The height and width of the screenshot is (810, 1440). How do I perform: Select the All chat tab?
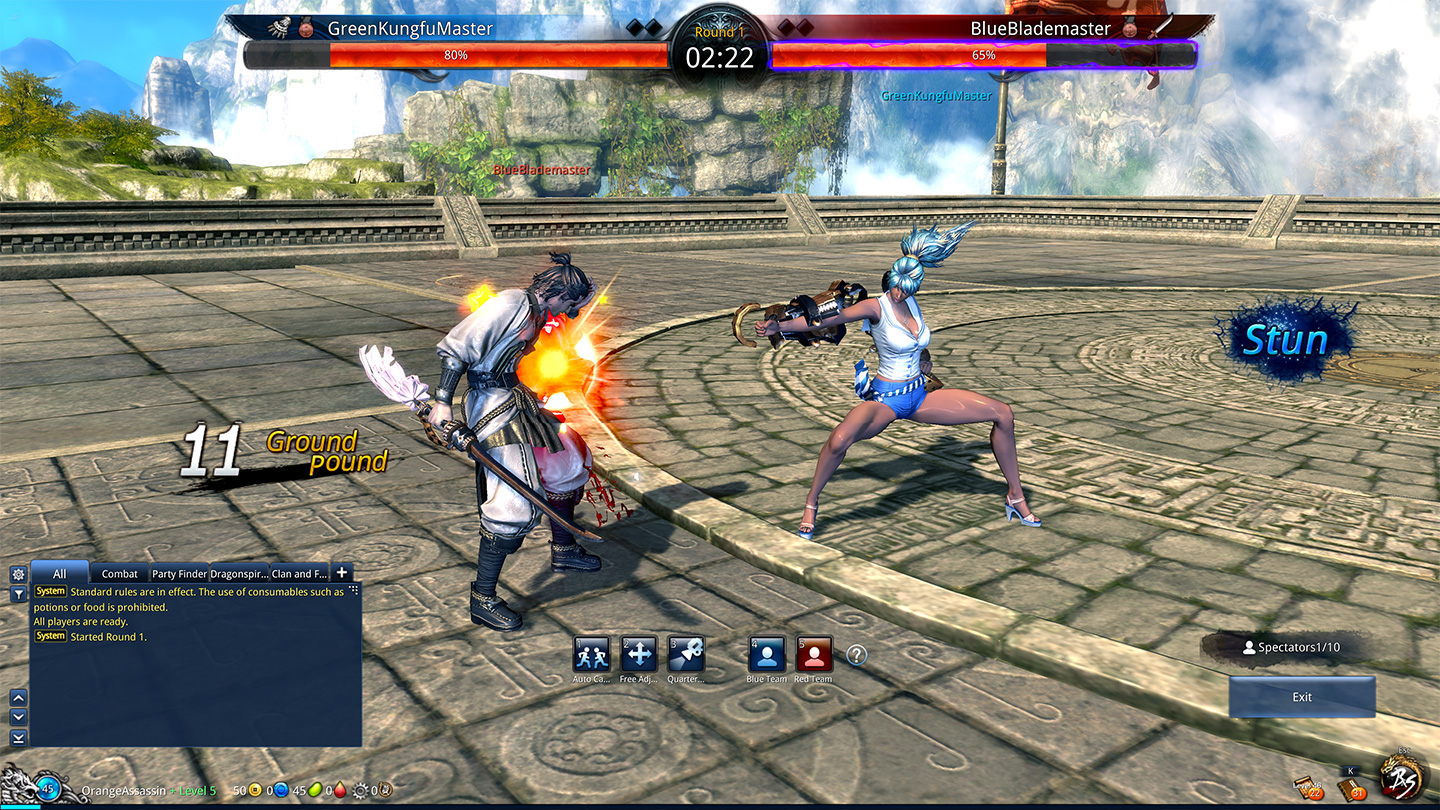[x=60, y=573]
